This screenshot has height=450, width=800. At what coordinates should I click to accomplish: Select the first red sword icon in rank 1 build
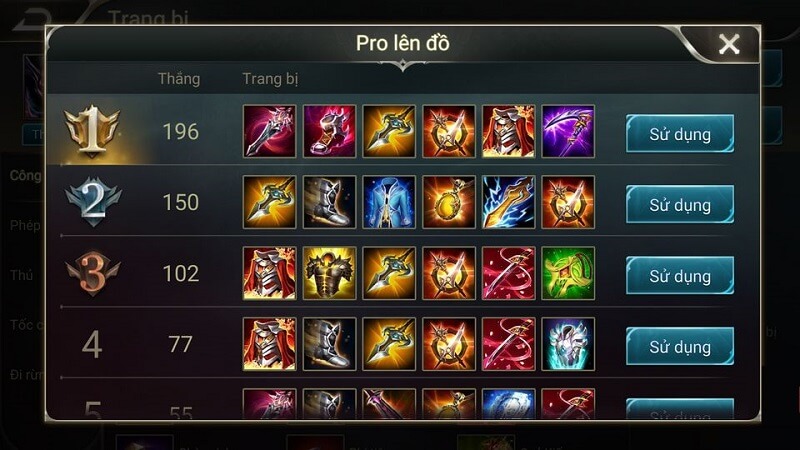269,132
